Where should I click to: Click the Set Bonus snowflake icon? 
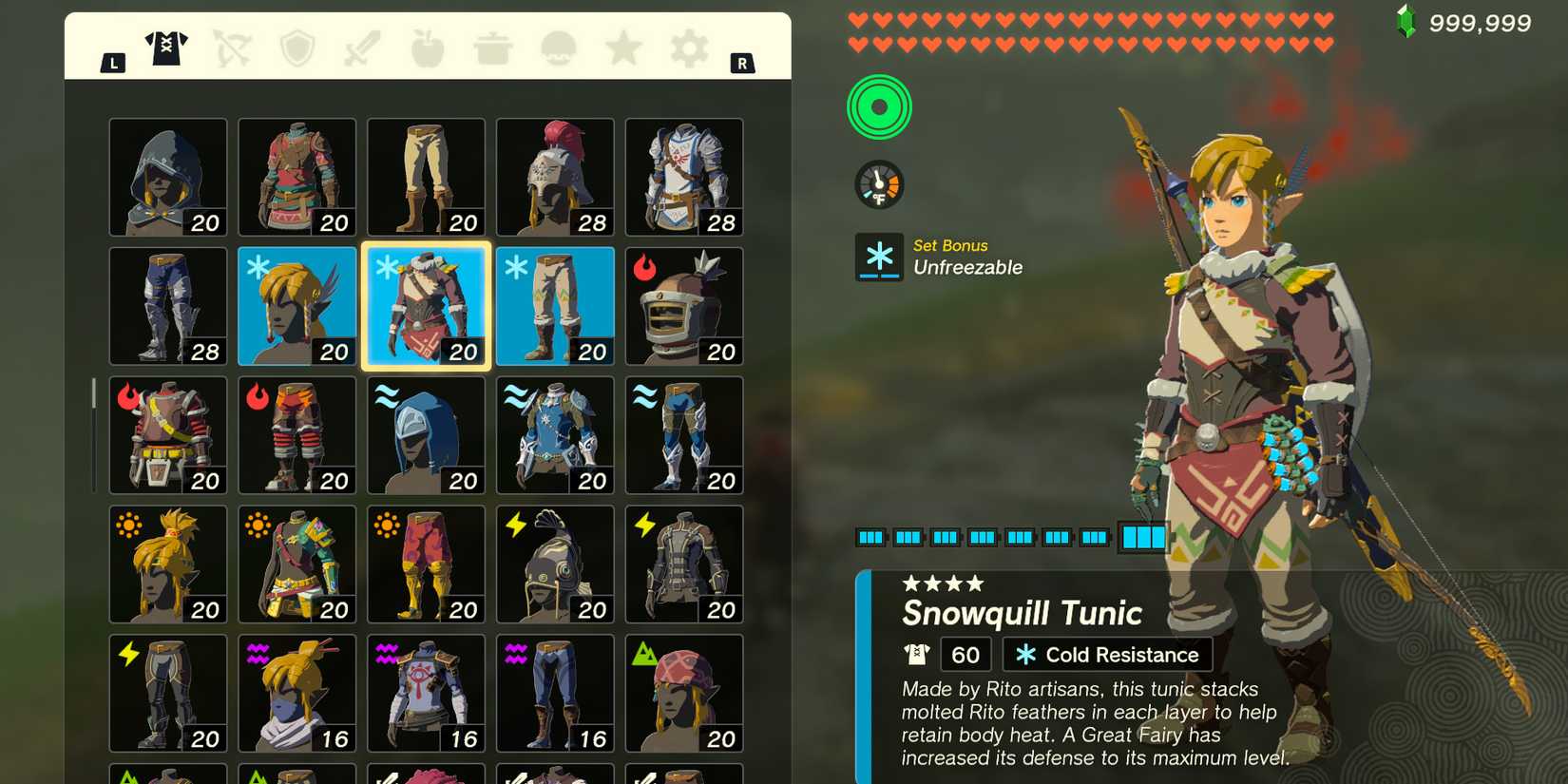pos(880,257)
